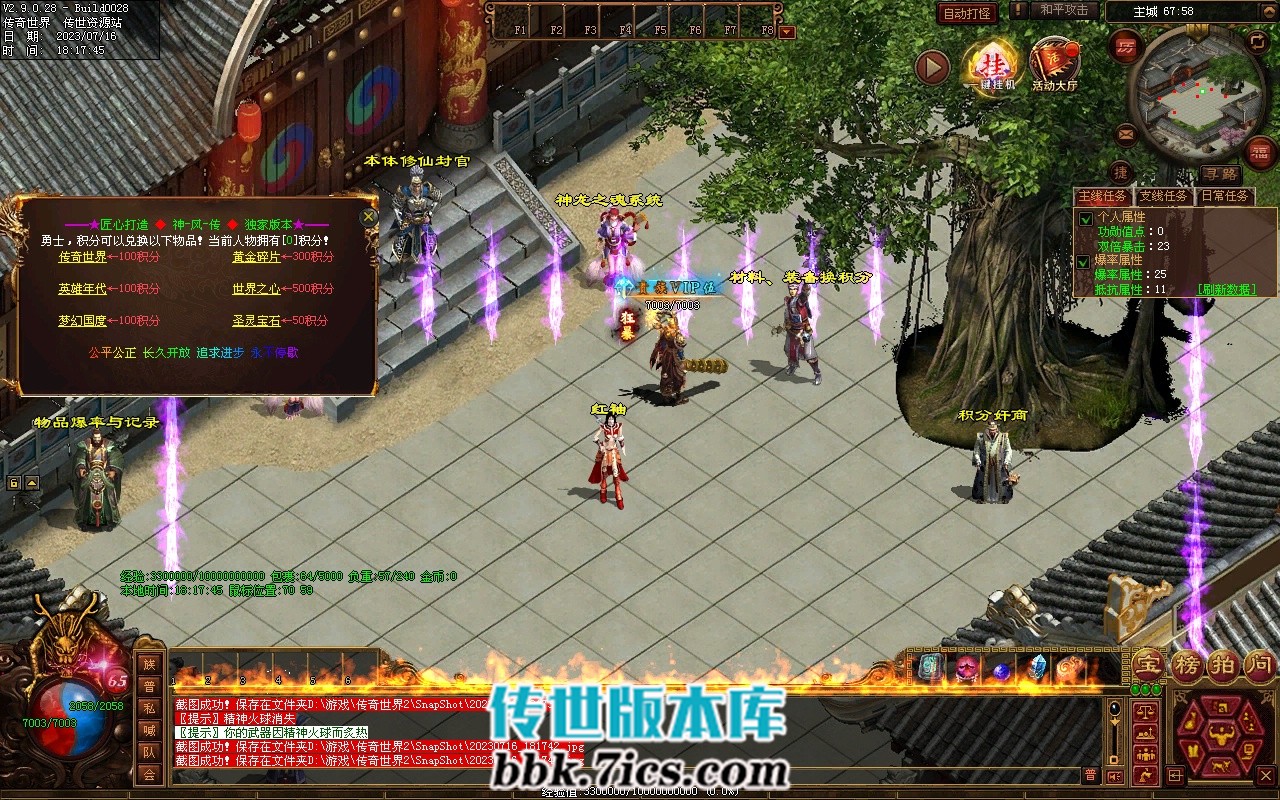Open the 日常任务 tab

click(1225, 196)
